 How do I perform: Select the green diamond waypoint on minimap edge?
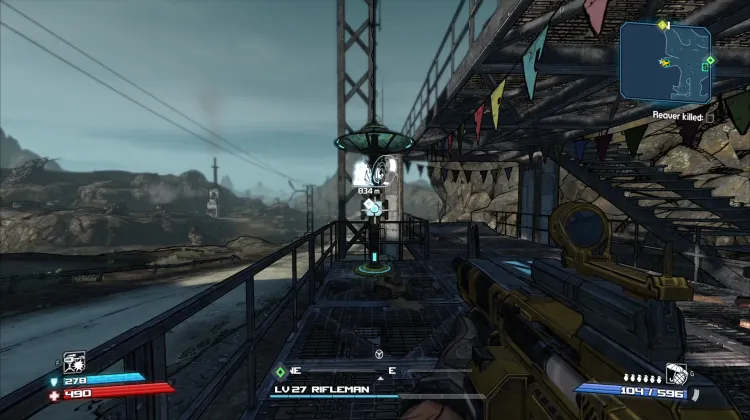point(709,60)
